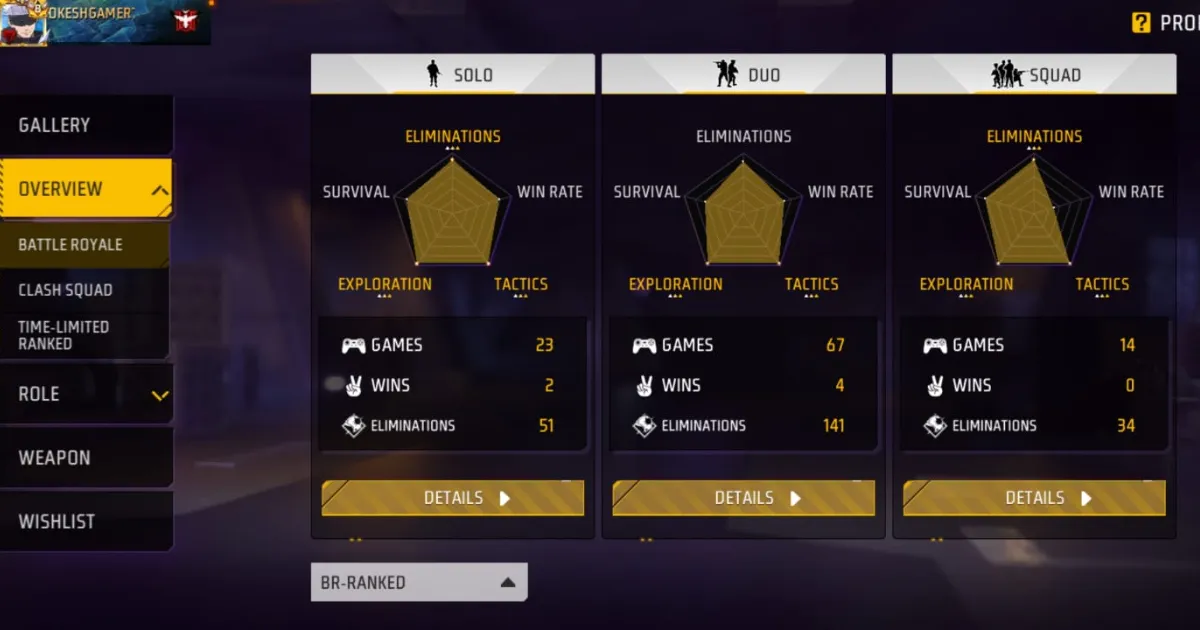Open the BR-Ranked dropdown
This screenshot has width=1200, height=630.
pyautogui.click(x=419, y=582)
